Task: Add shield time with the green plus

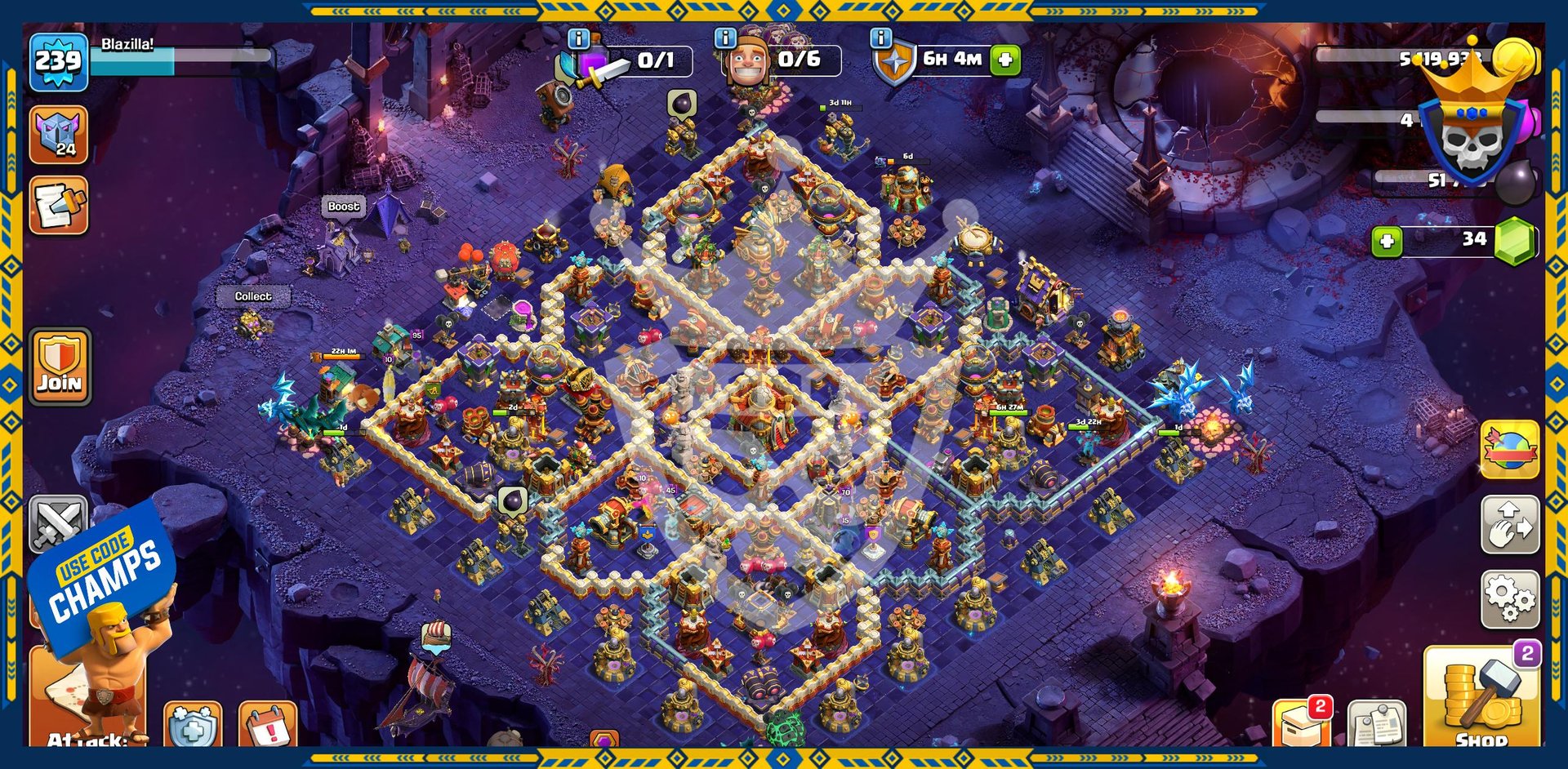Action: 1005,60
